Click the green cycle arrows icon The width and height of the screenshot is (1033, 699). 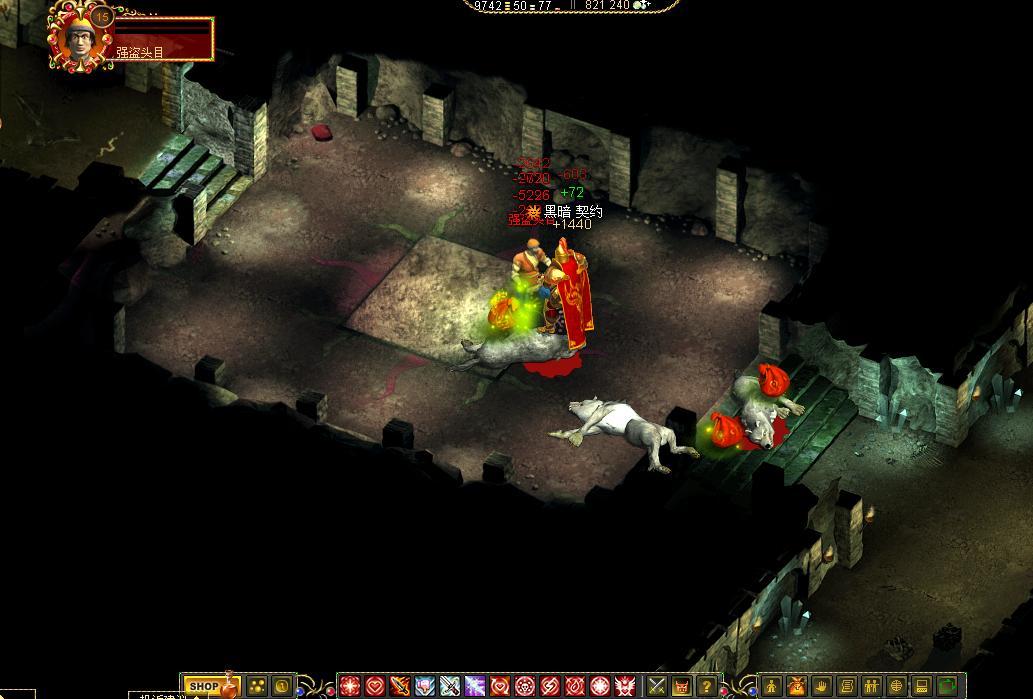tap(947, 686)
